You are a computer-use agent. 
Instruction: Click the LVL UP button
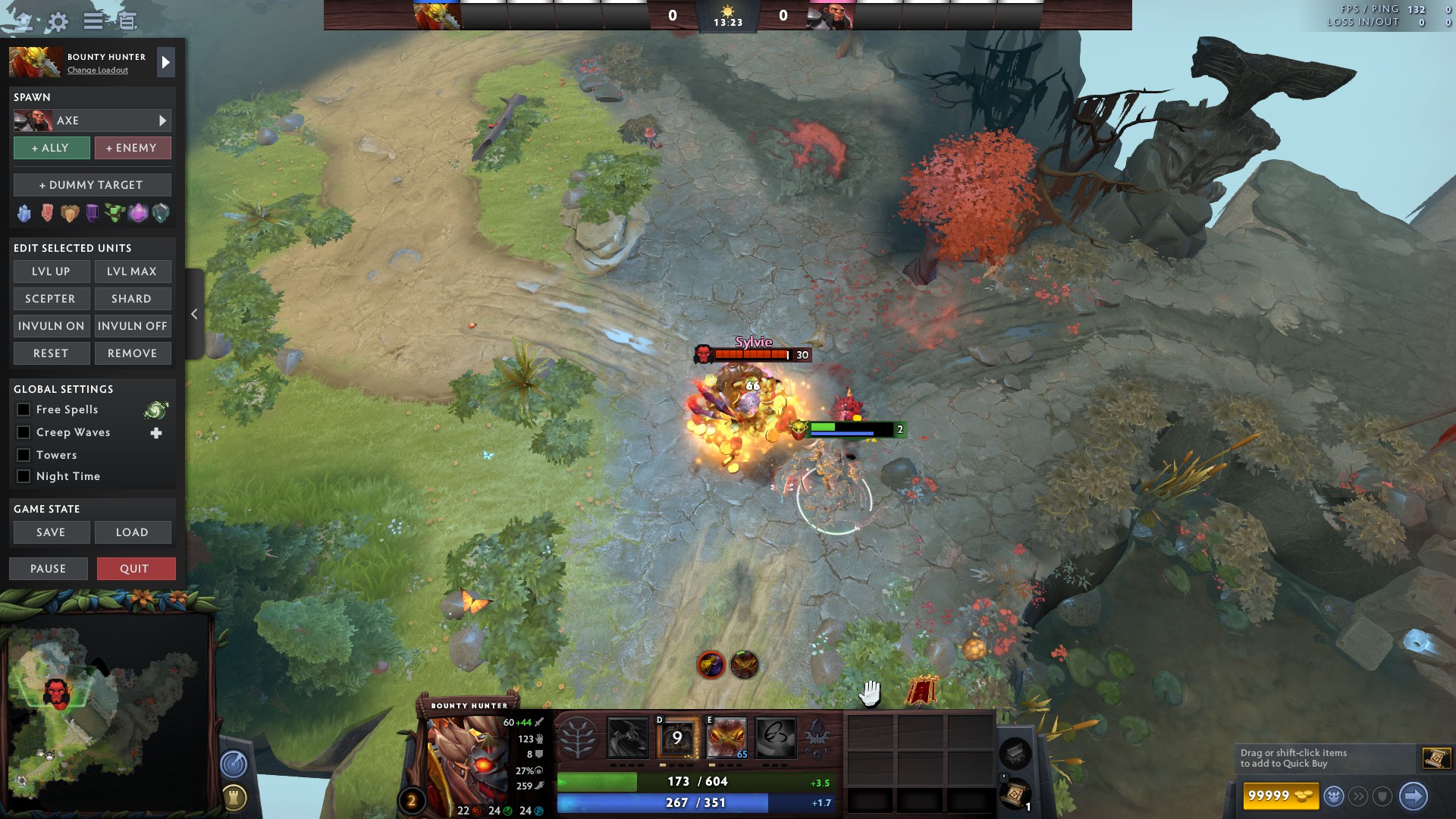point(52,271)
